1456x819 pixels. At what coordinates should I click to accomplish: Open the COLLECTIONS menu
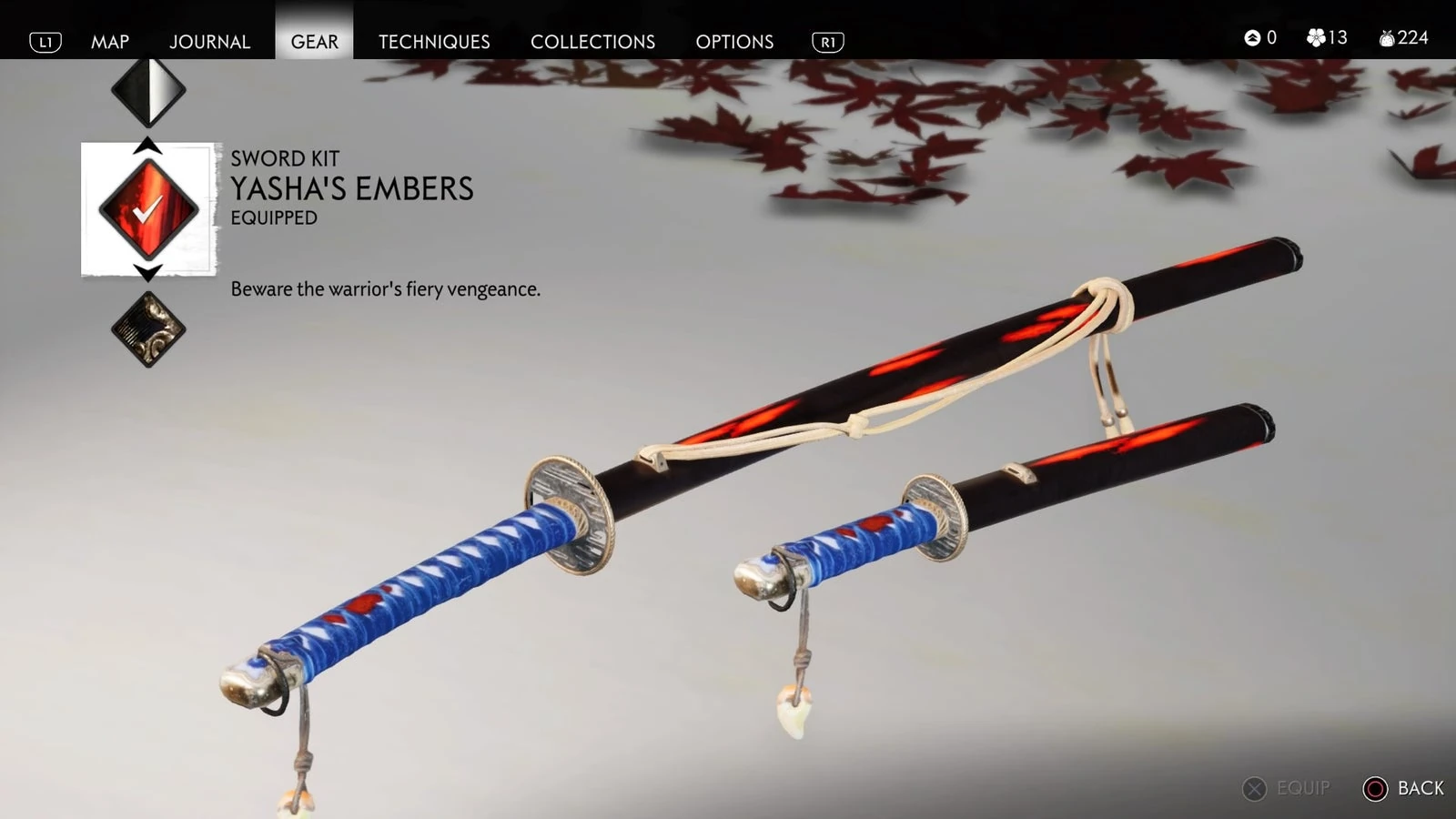[x=591, y=41]
